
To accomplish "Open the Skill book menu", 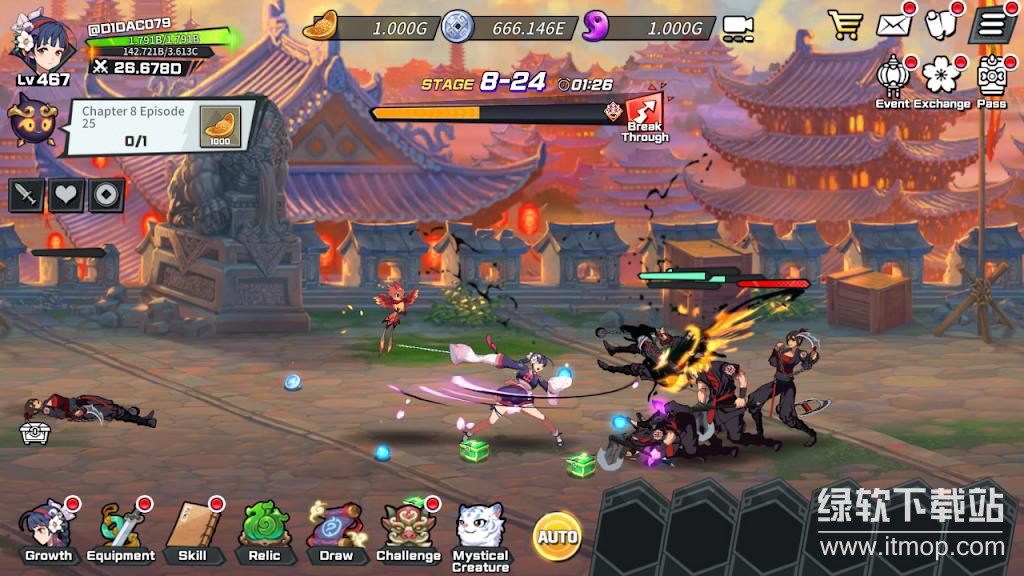I will [193, 530].
